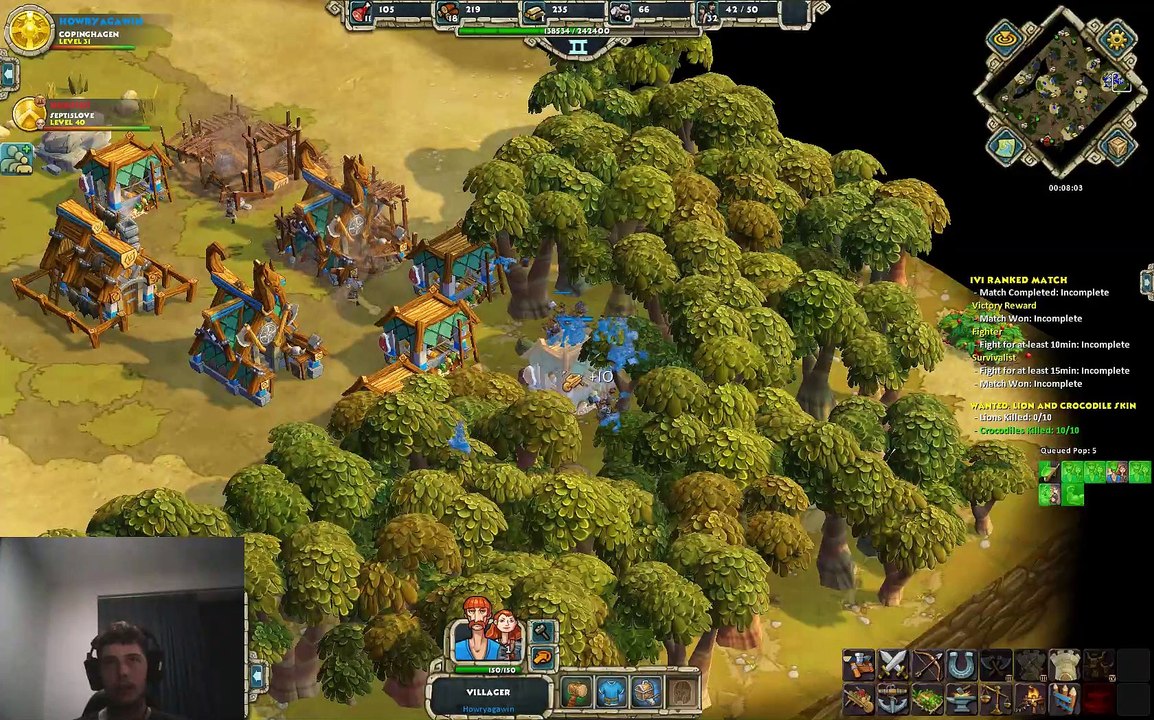Select the anvil armory building
Screen dimensions: 1154x720
coord(961,698)
